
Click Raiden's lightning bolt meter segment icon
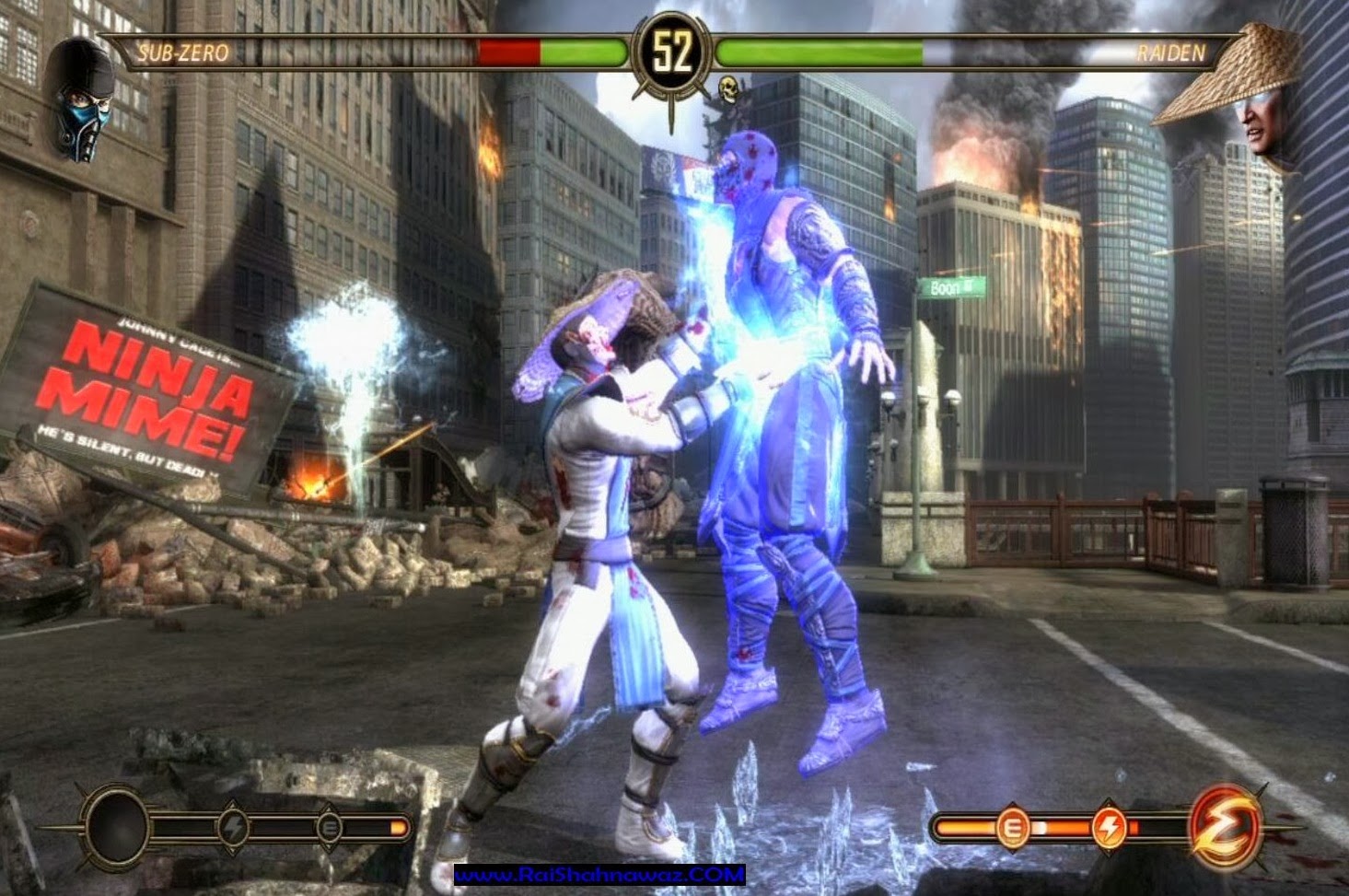1109,828
